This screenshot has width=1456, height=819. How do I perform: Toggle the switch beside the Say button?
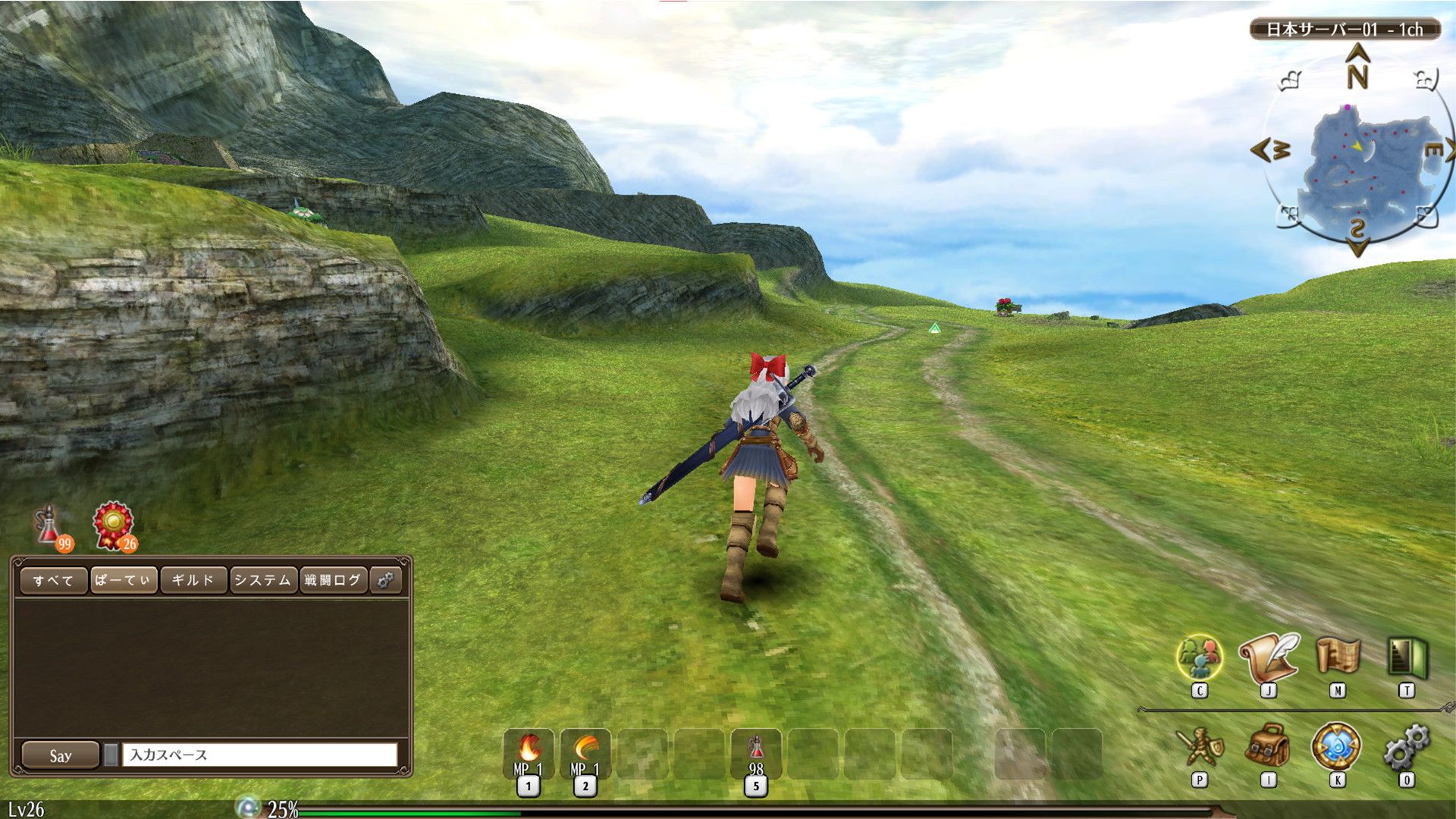pyautogui.click(x=111, y=753)
